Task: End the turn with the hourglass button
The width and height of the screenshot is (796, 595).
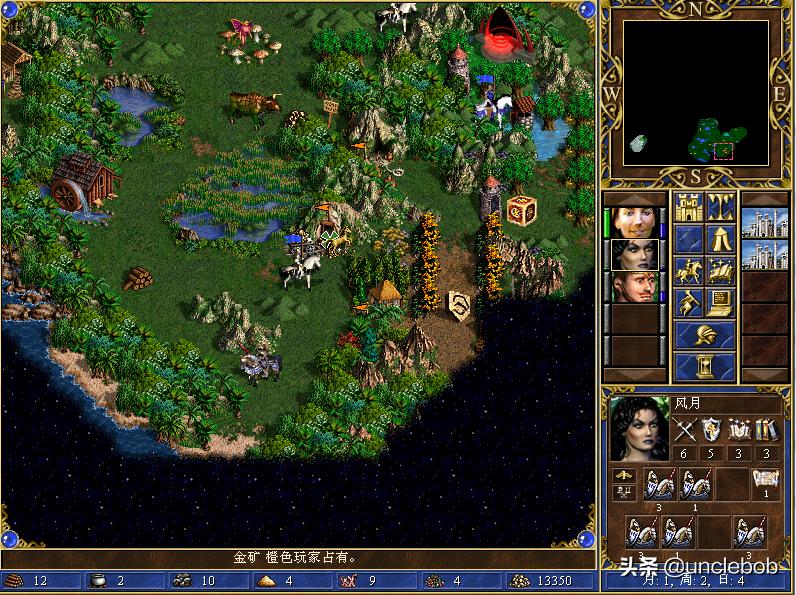Action: tap(705, 366)
